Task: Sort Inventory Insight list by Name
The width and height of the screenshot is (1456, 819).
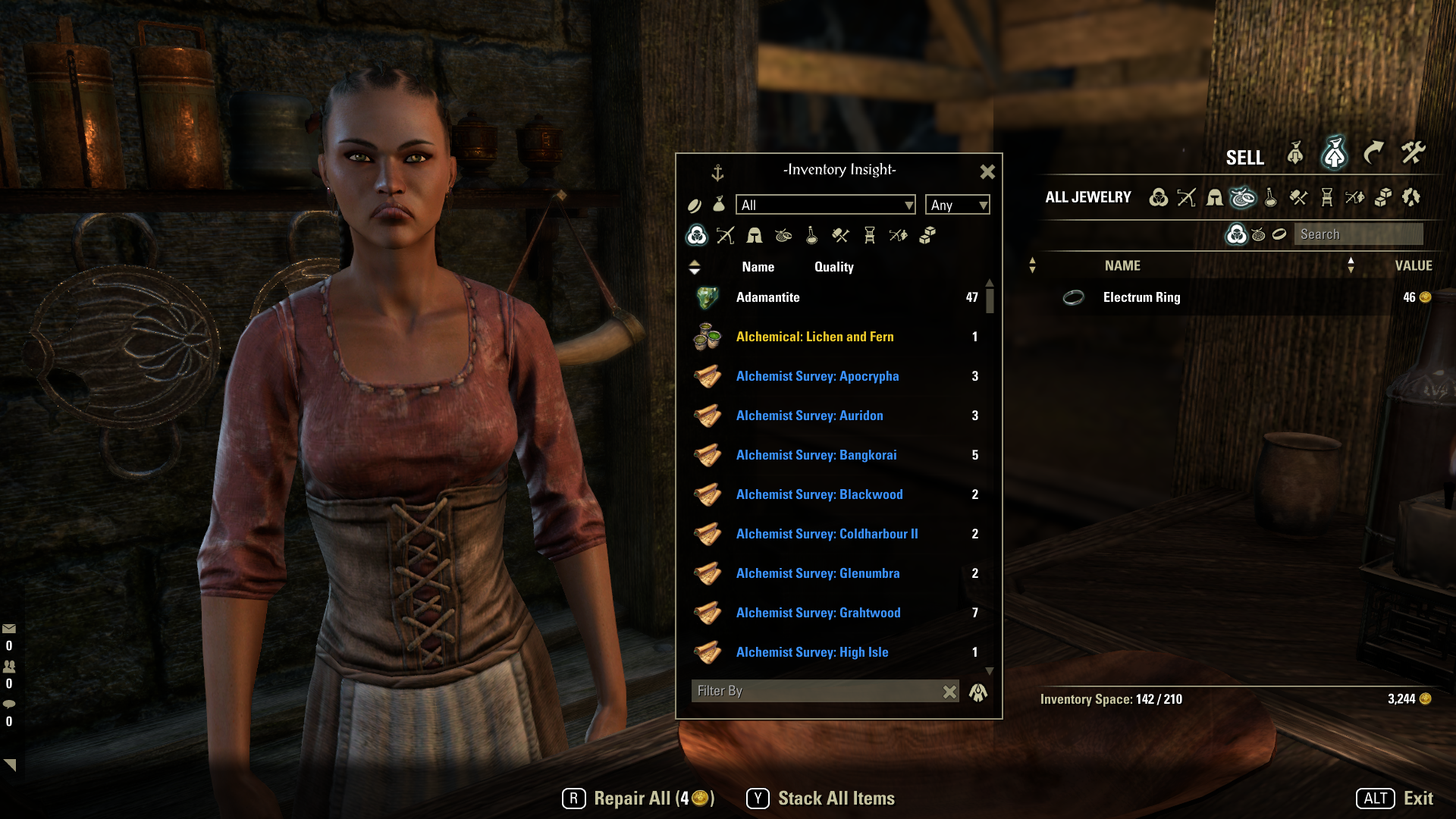Action: [x=758, y=267]
